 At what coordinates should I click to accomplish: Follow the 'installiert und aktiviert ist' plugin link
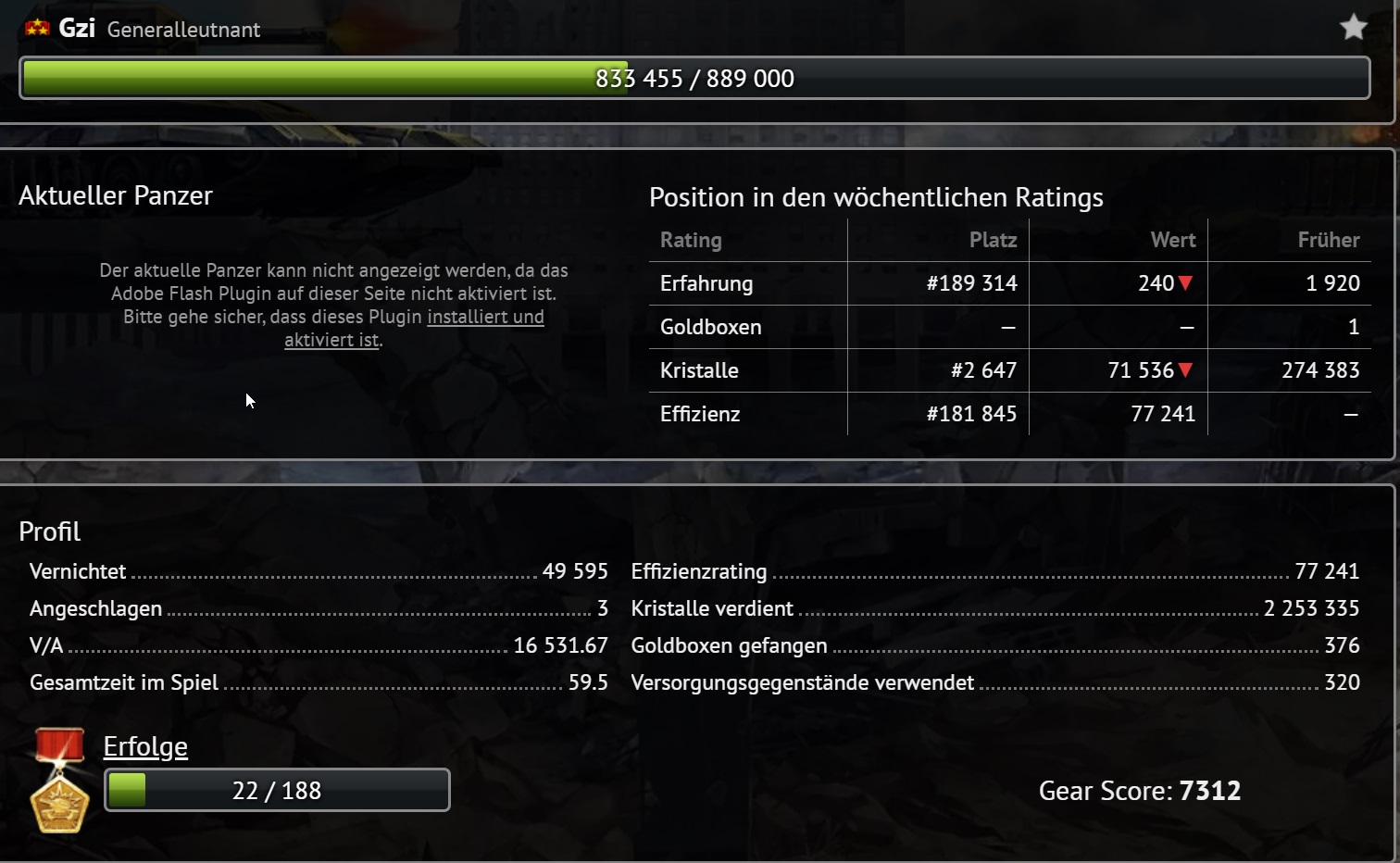[x=484, y=317]
